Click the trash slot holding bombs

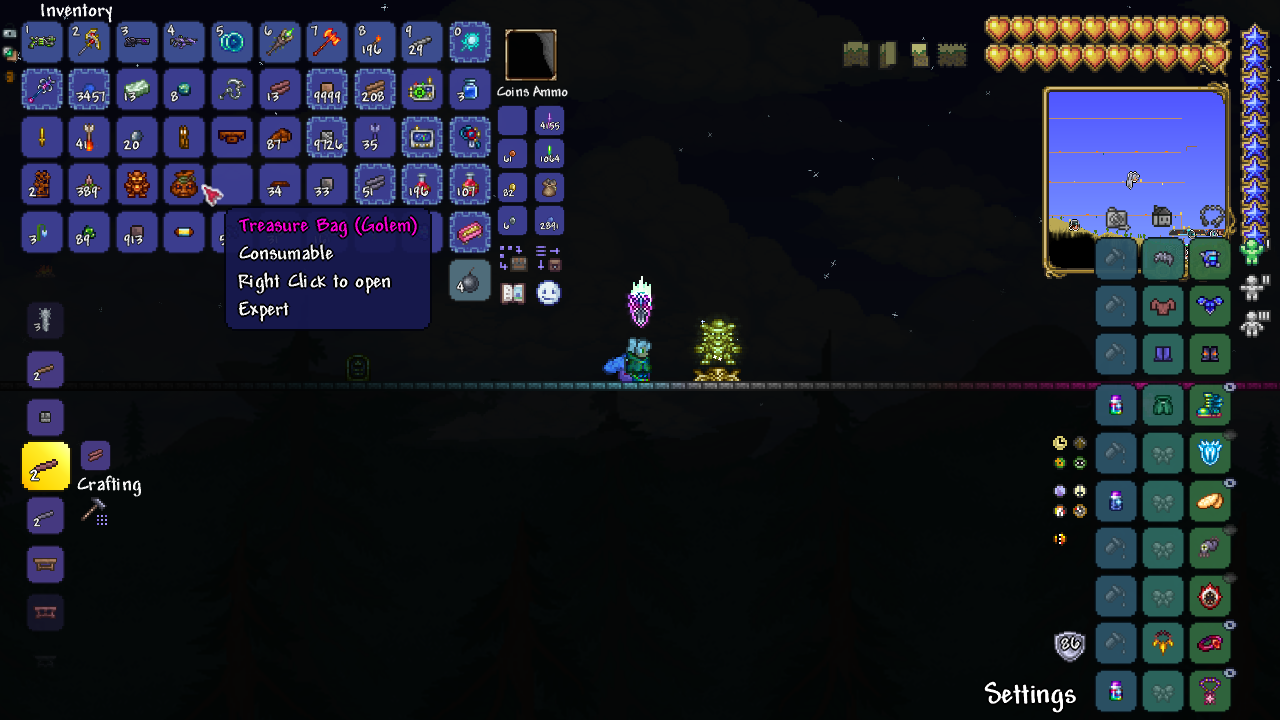click(469, 281)
